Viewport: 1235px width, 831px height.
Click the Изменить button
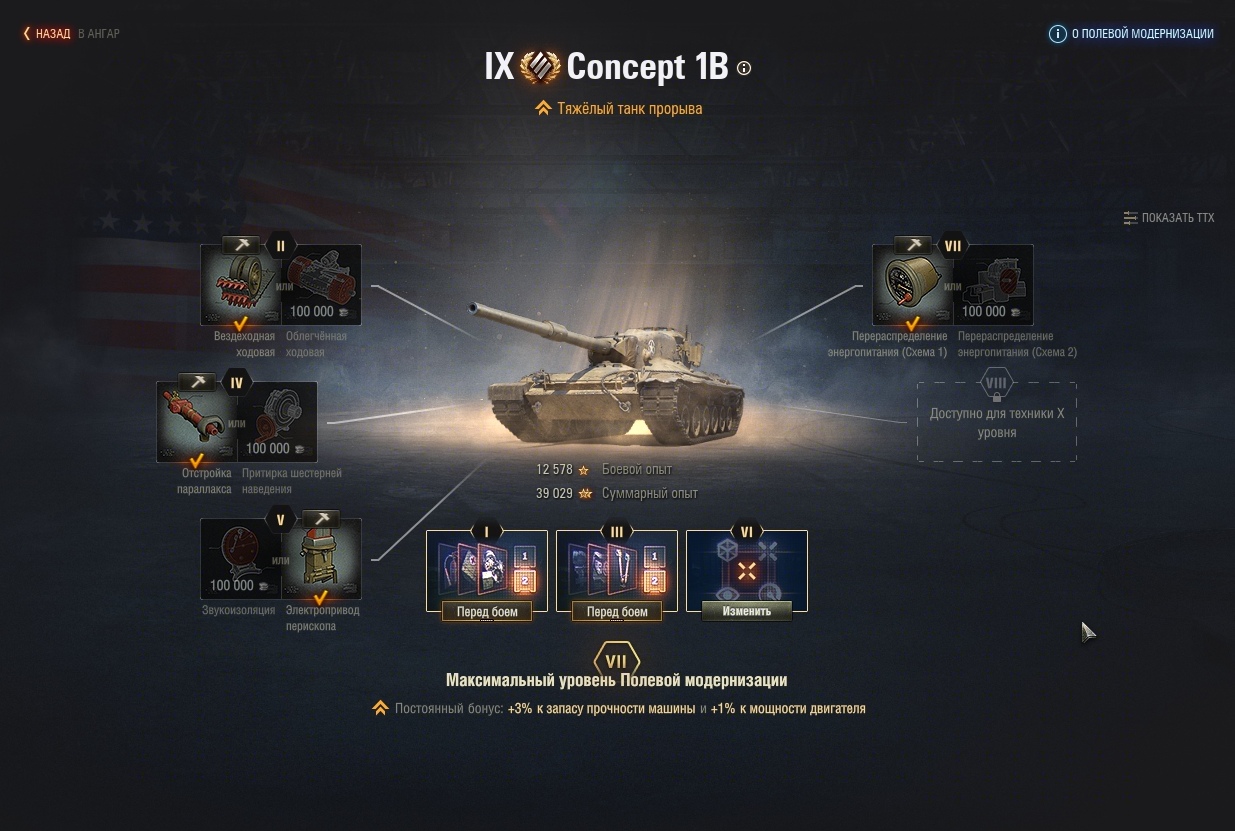click(x=747, y=611)
